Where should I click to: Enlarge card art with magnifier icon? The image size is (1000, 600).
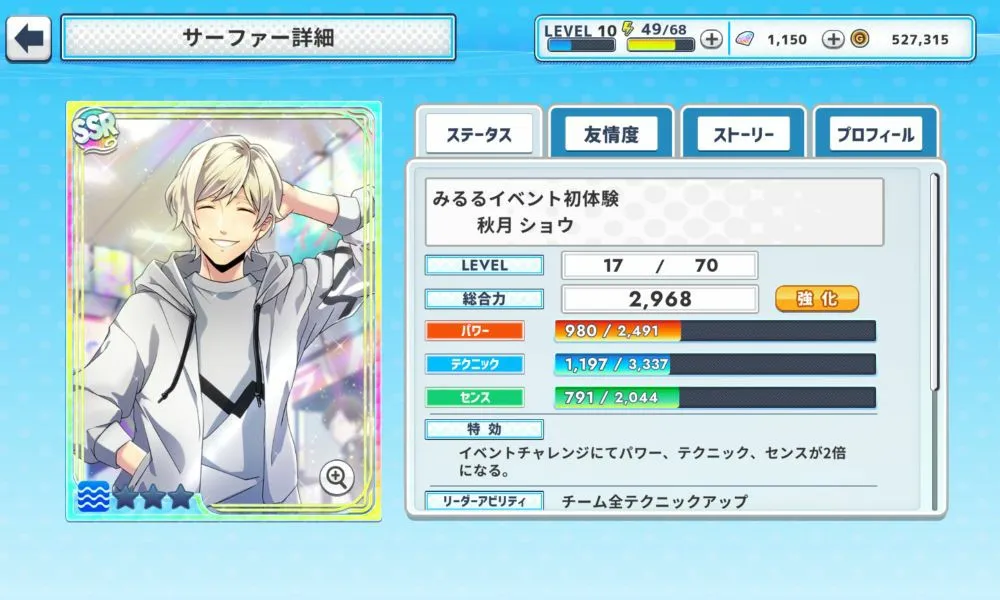tap(338, 477)
